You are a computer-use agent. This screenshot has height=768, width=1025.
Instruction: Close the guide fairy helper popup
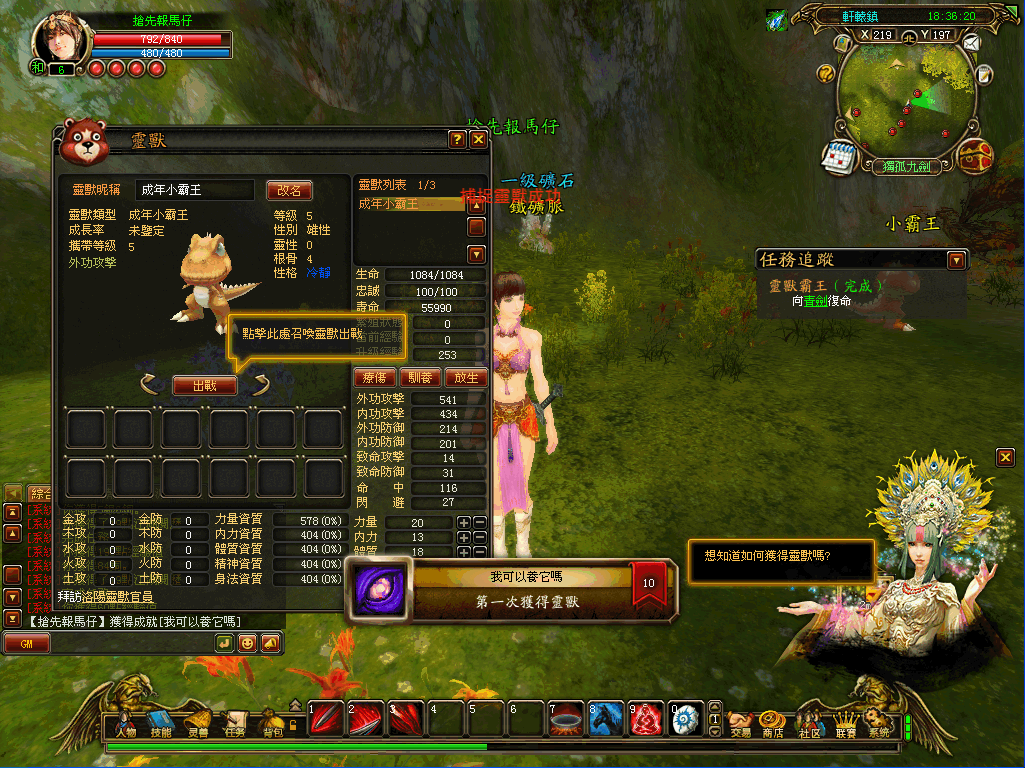(x=1005, y=457)
